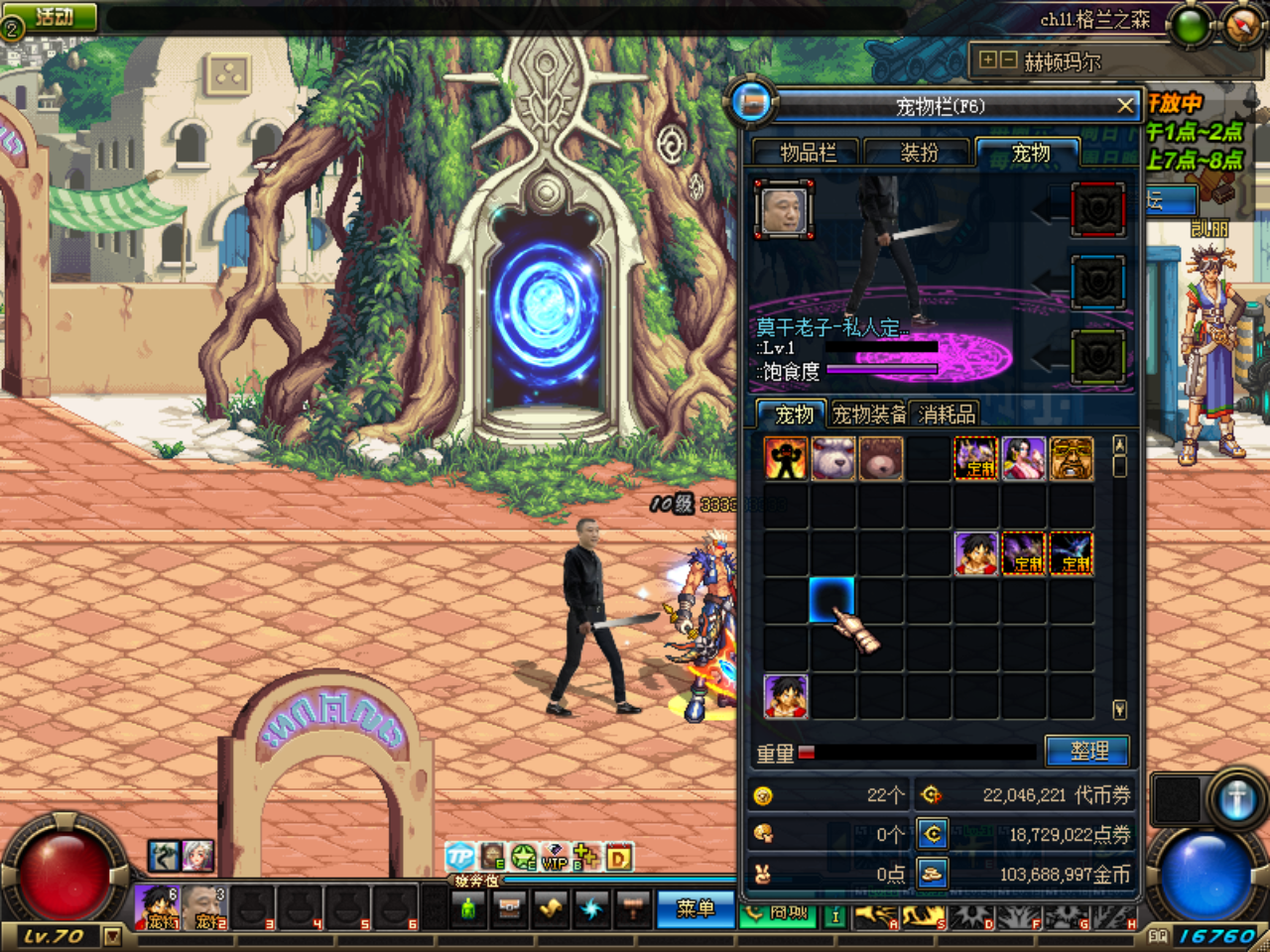Open the storage chest icon on bottom toolbar

pos(509,908)
